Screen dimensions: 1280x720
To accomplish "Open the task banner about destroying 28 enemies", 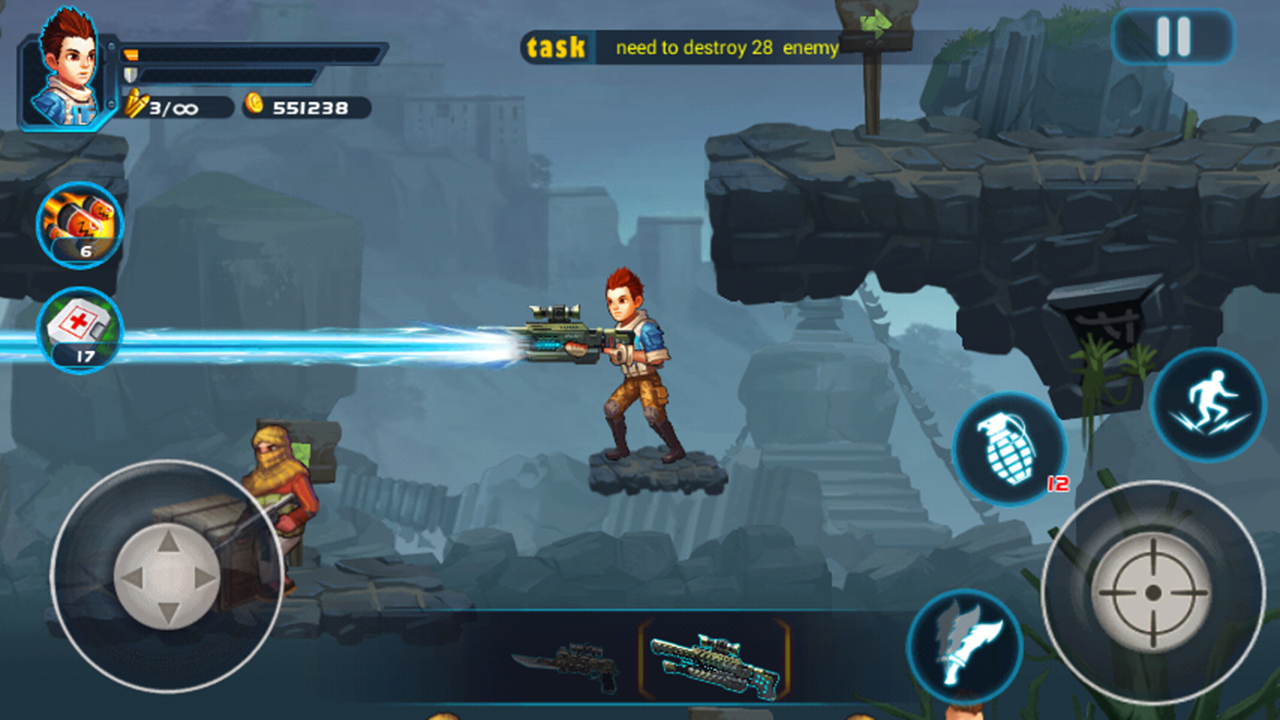I will click(690, 46).
